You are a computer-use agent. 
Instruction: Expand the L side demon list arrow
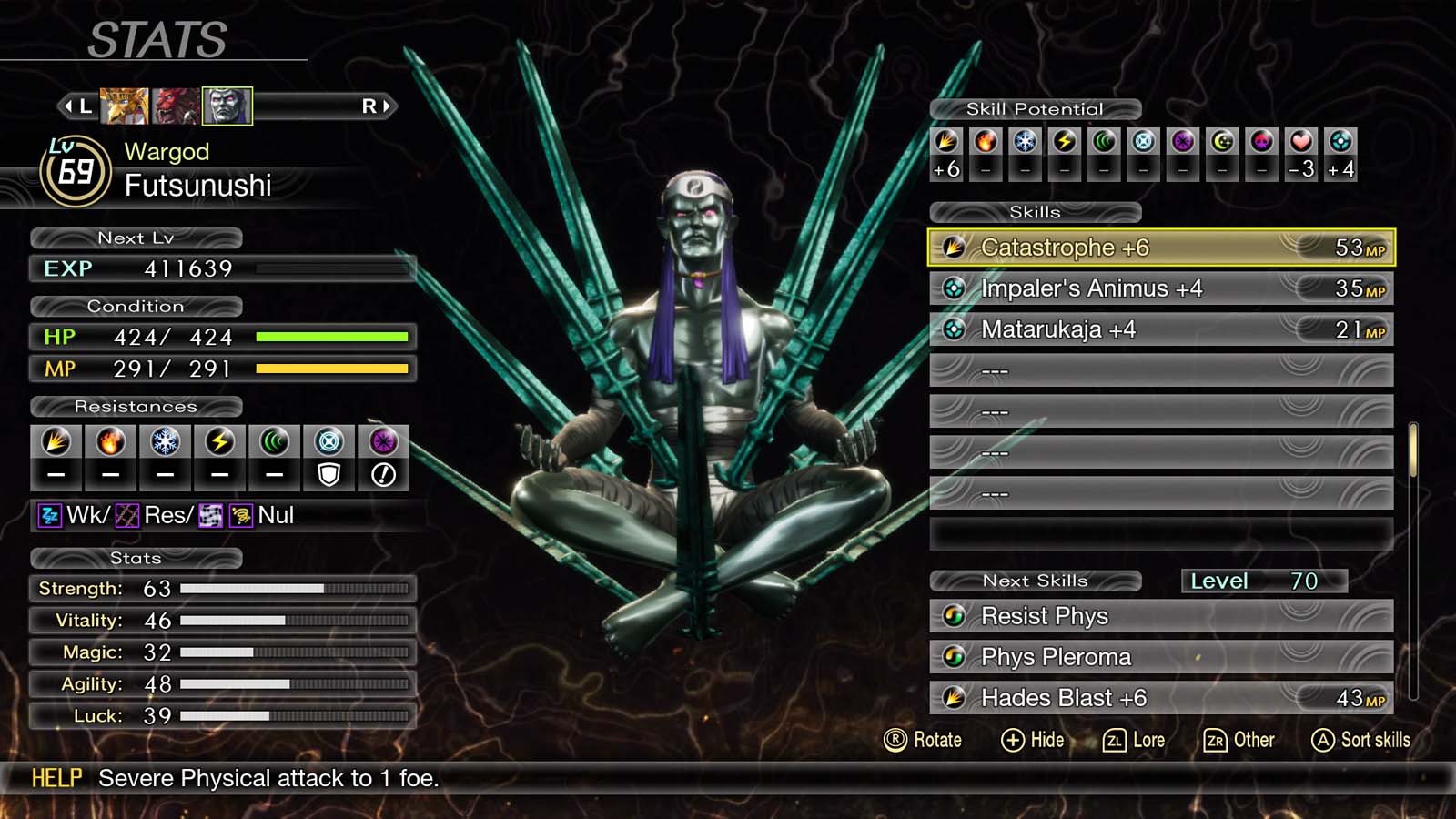pyautogui.click(x=78, y=105)
